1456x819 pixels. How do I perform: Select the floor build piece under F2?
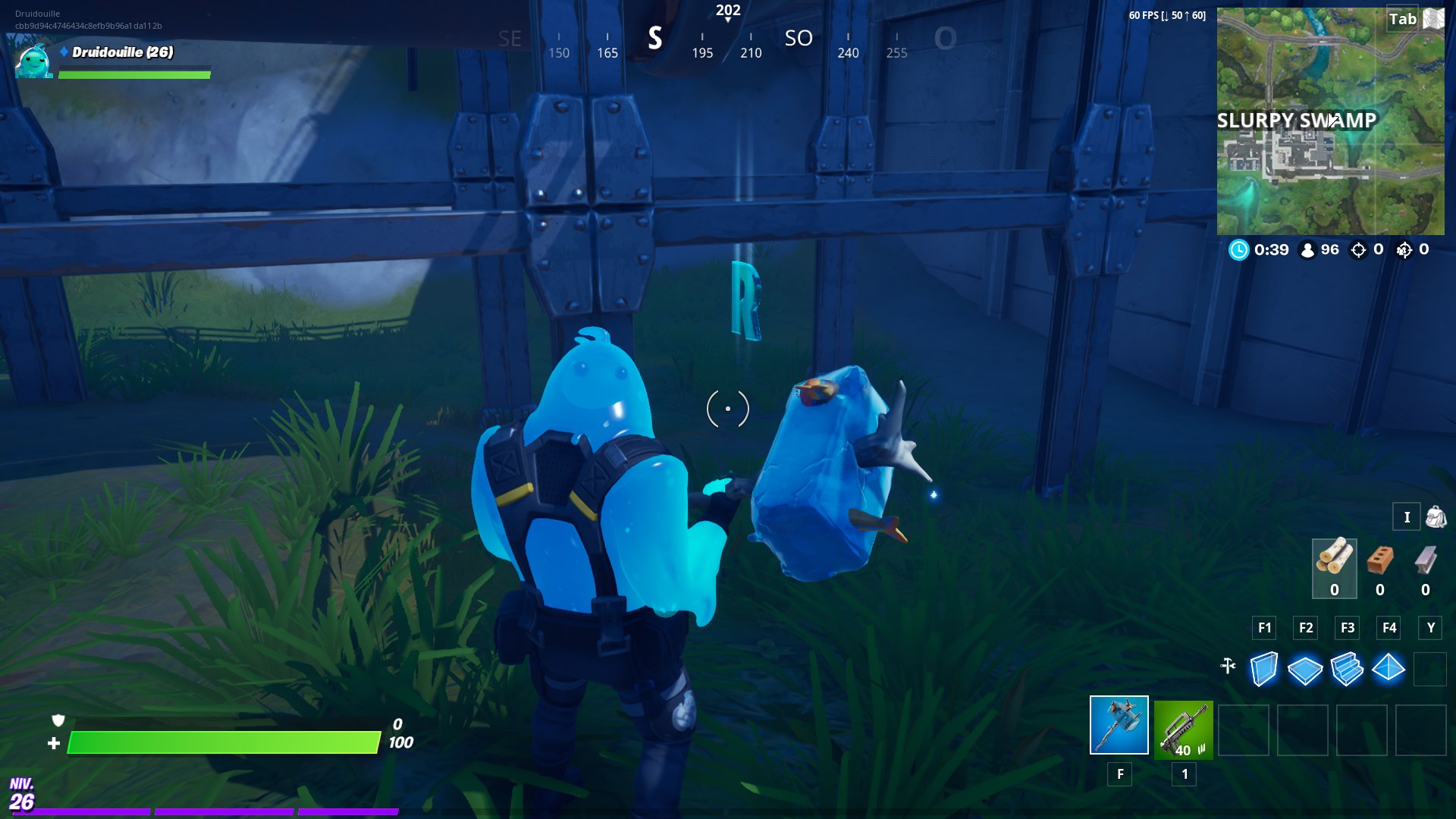point(1307,669)
